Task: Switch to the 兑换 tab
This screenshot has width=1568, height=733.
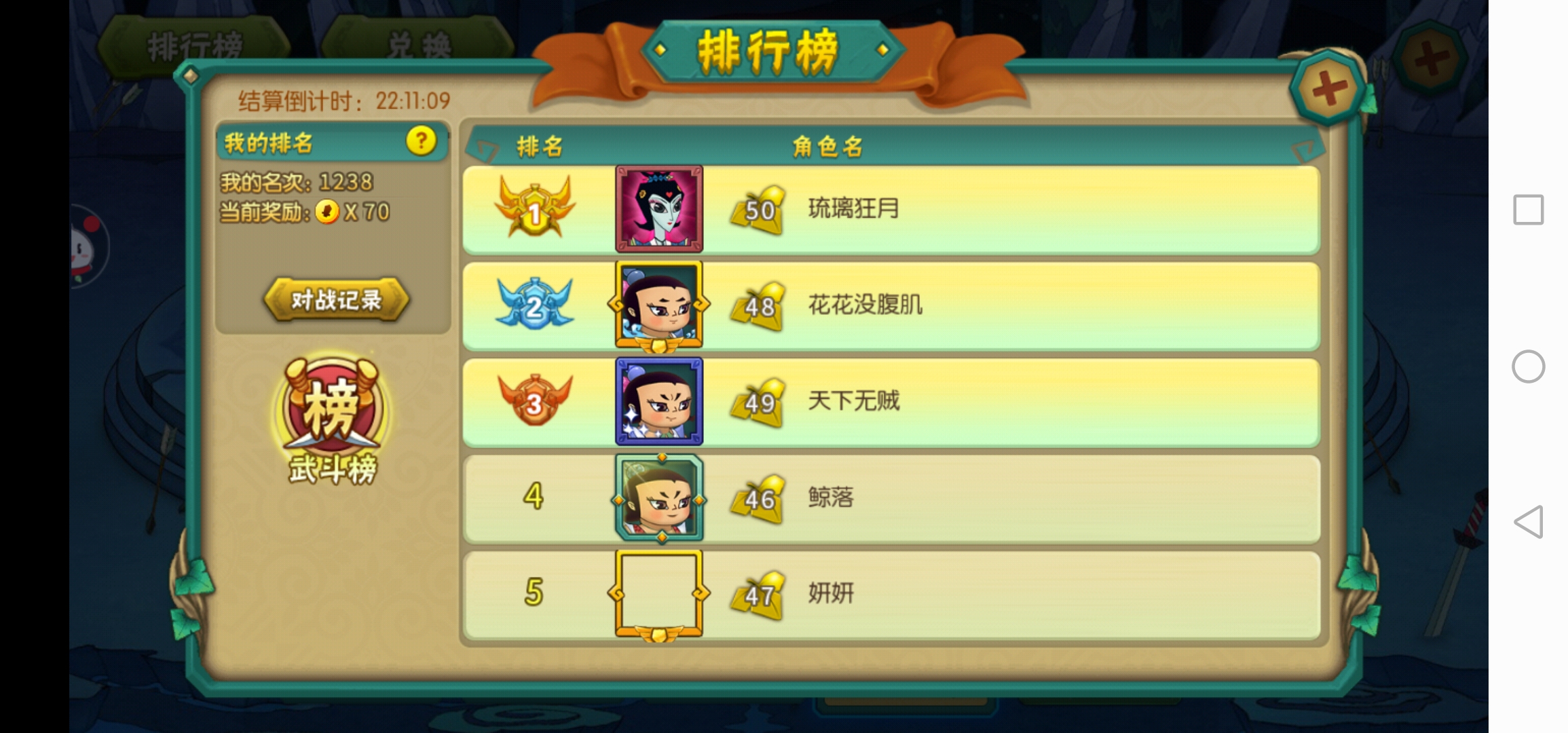Action: point(416,42)
